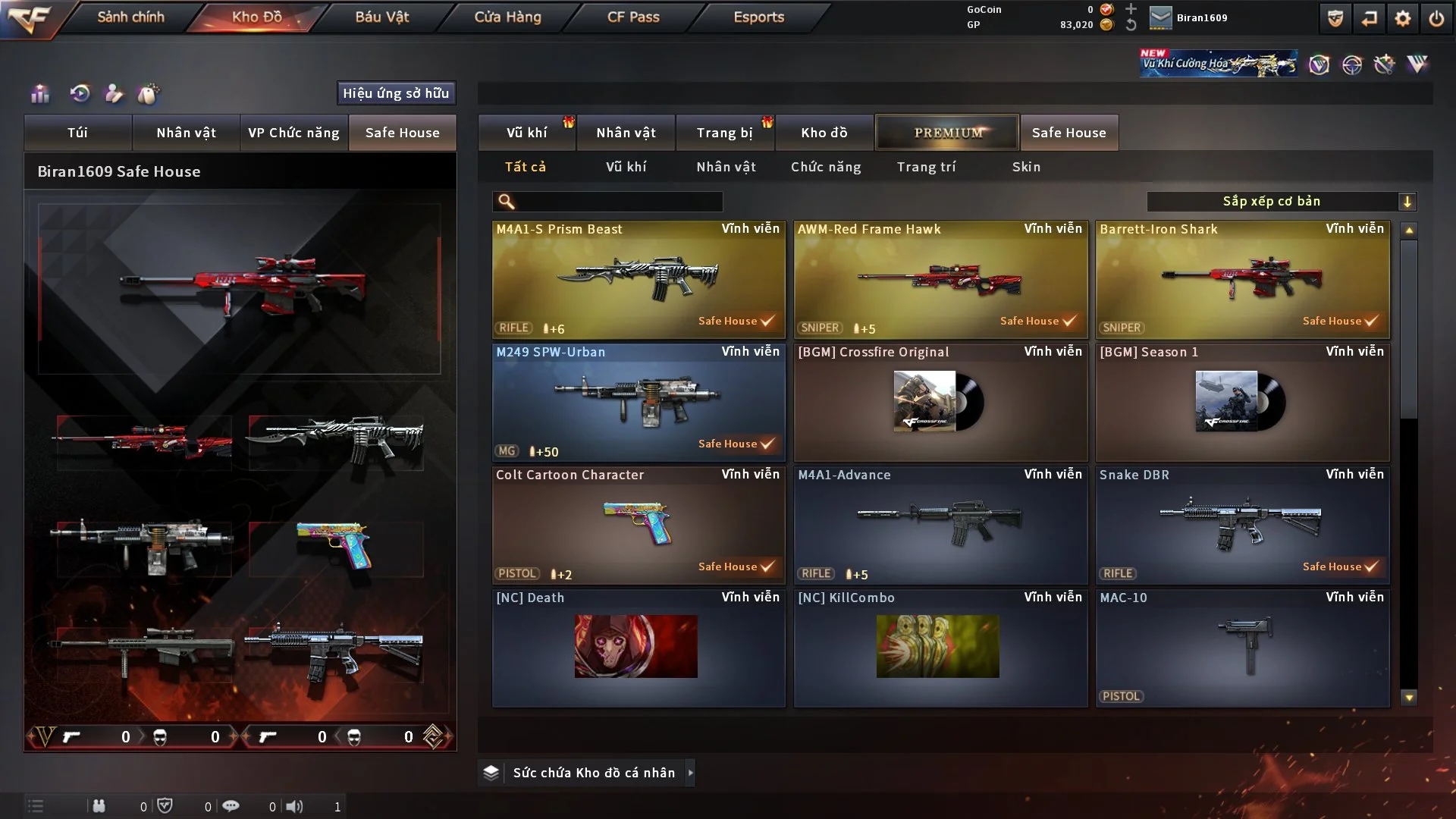Select the M4A1-S Prism Beast card
Image resolution: width=1456 pixels, height=819 pixels.
639,279
